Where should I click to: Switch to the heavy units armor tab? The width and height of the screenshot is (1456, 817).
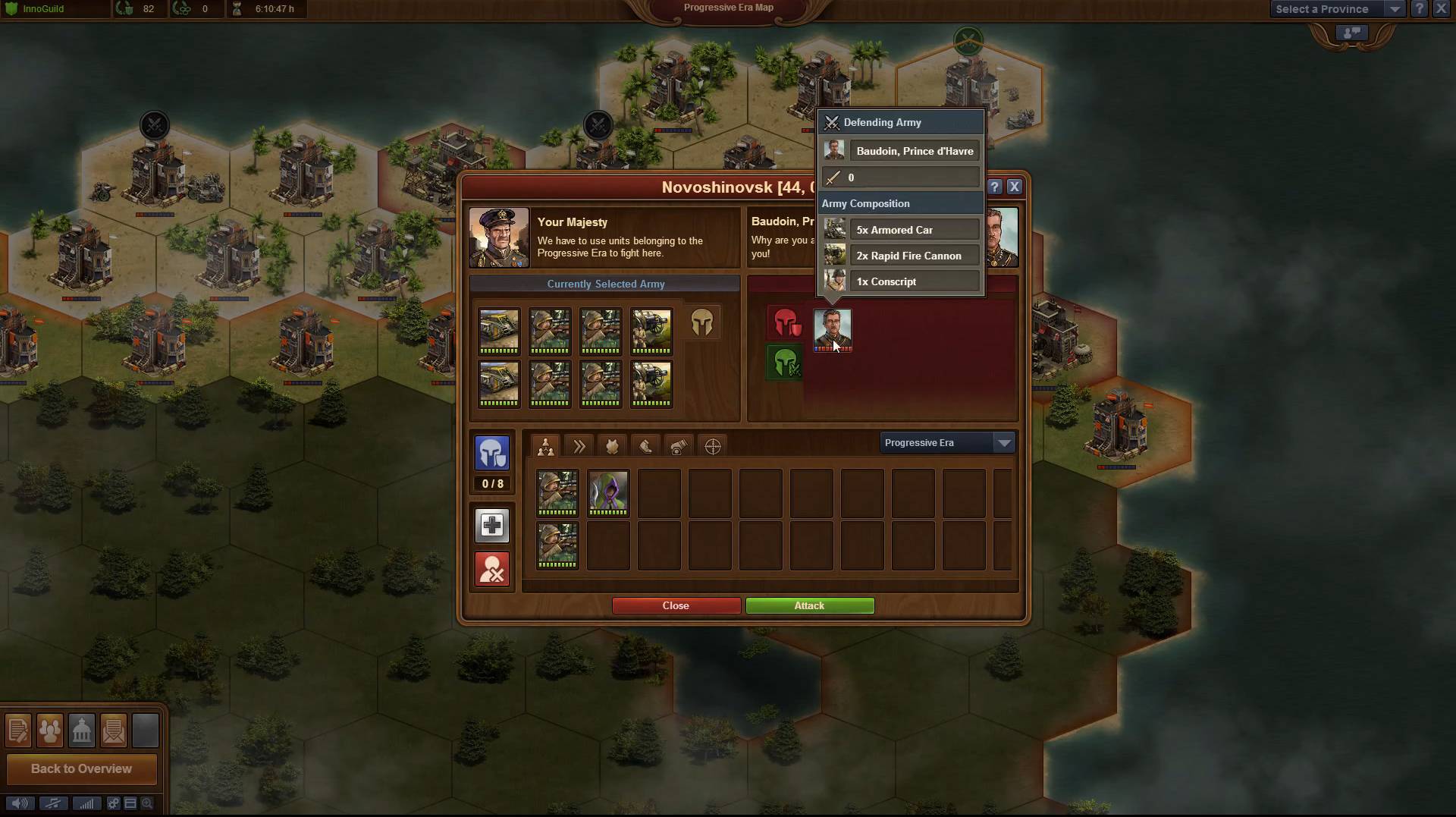[612, 446]
